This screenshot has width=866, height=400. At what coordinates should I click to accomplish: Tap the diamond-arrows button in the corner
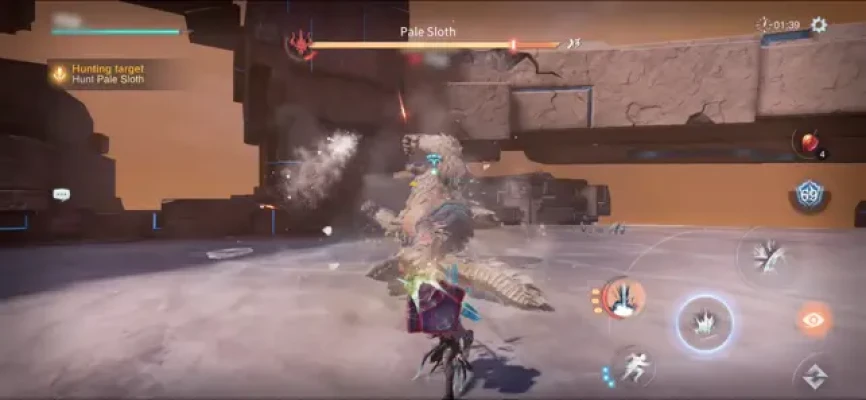pos(814,377)
